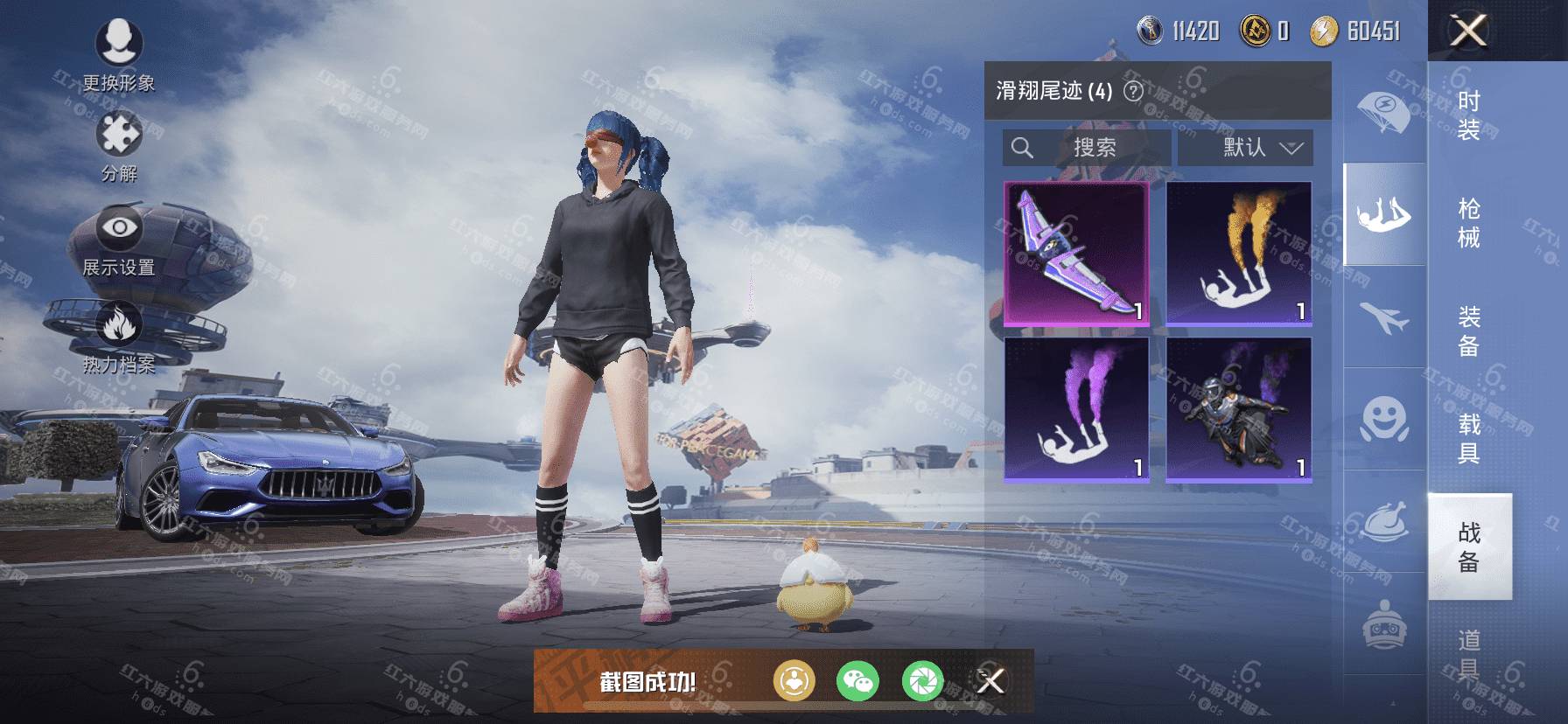Switch to the parachute subcategory
This screenshot has height=724, width=1568.
1383,112
